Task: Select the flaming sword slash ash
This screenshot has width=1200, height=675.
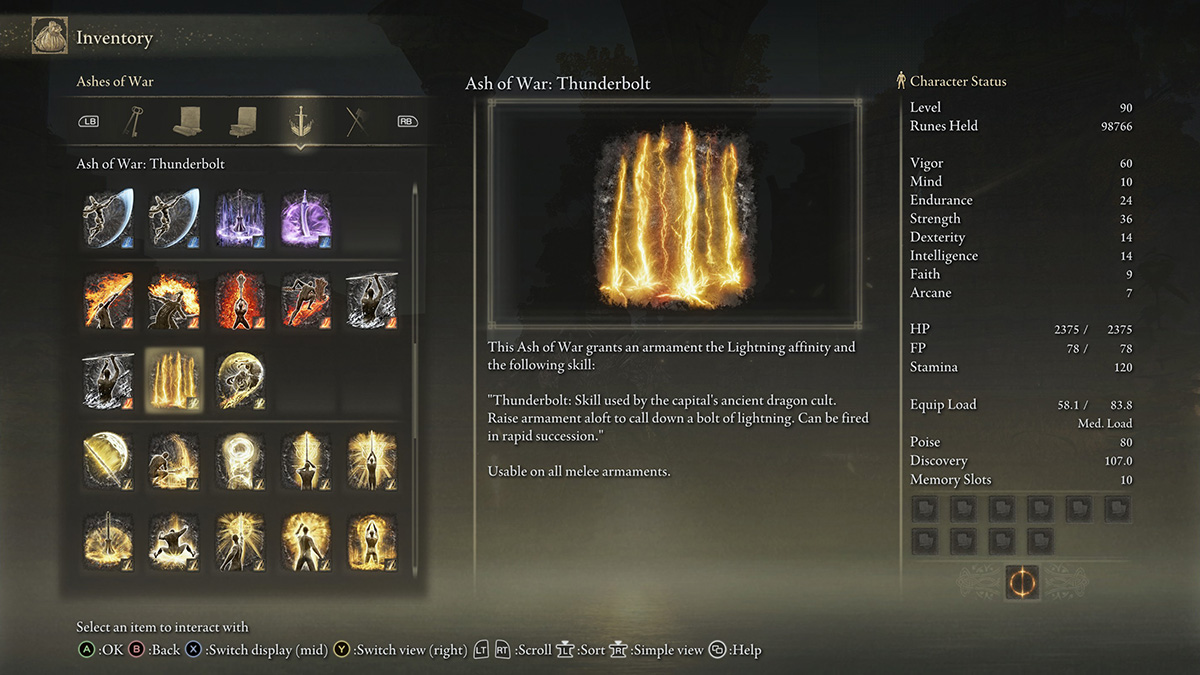Action: (x=109, y=299)
